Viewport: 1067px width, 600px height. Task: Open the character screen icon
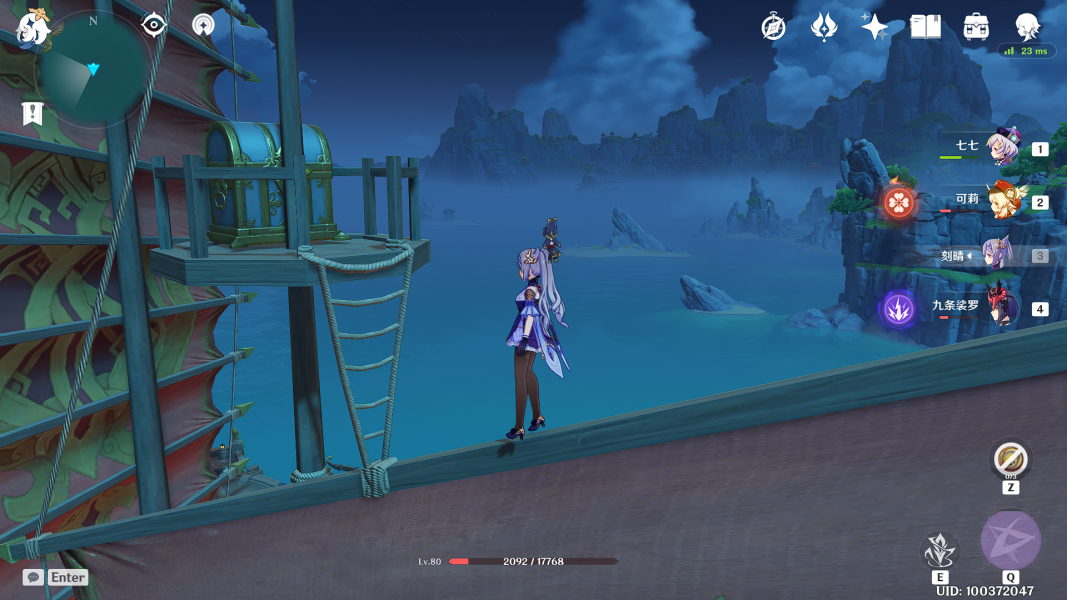[x=1027, y=26]
